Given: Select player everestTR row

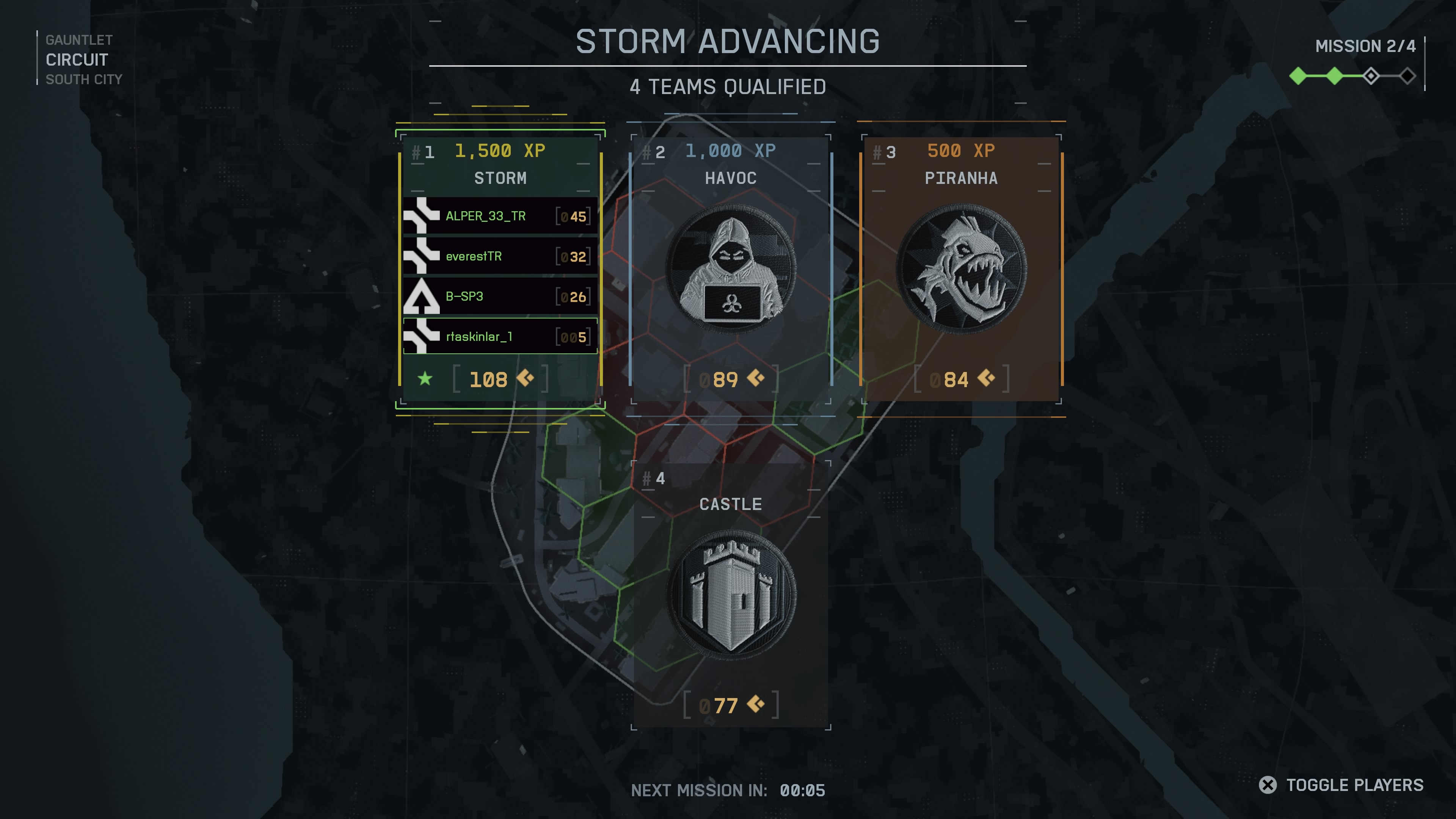Looking at the screenshot, I should coord(500,256).
